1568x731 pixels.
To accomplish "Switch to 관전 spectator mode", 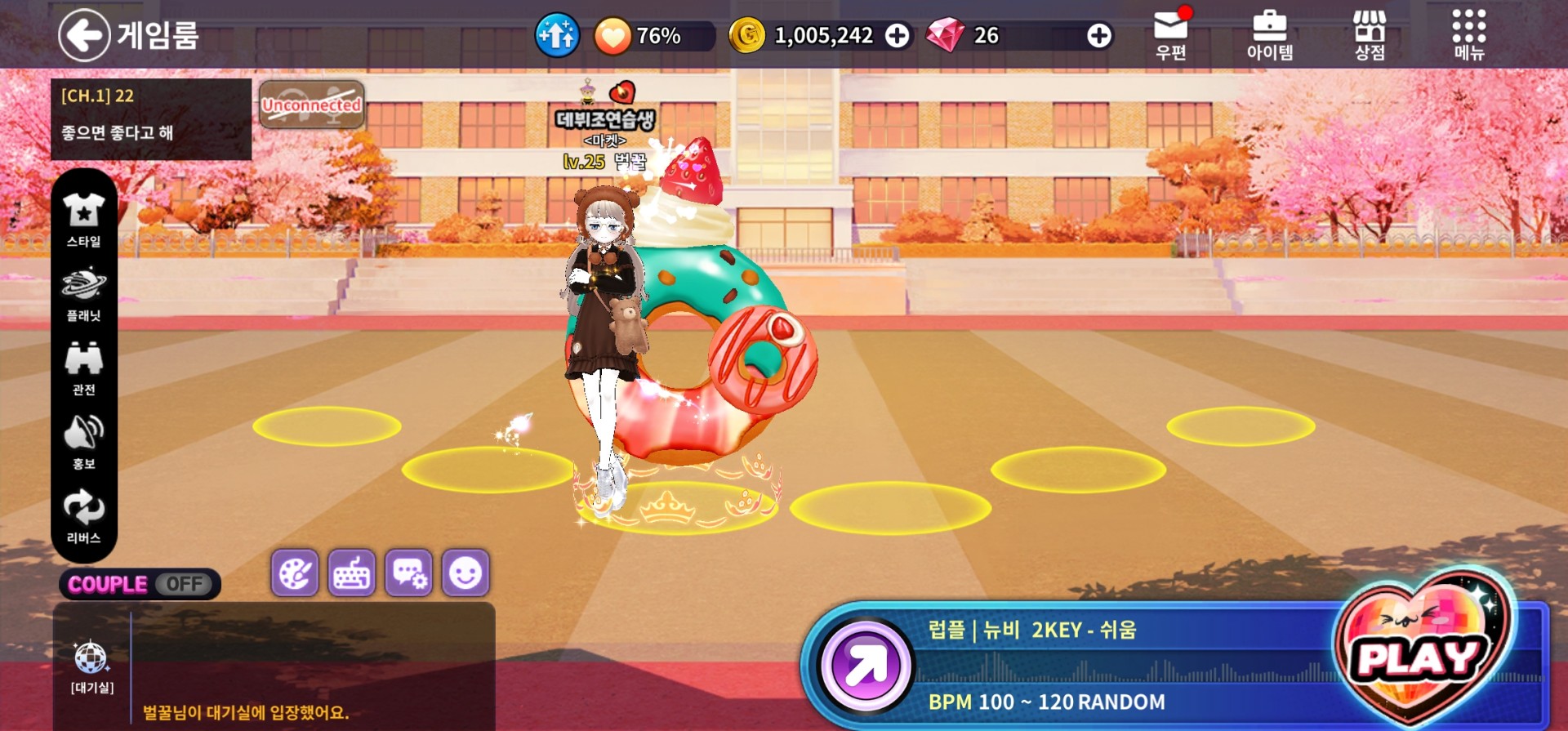I will [84, 368].
